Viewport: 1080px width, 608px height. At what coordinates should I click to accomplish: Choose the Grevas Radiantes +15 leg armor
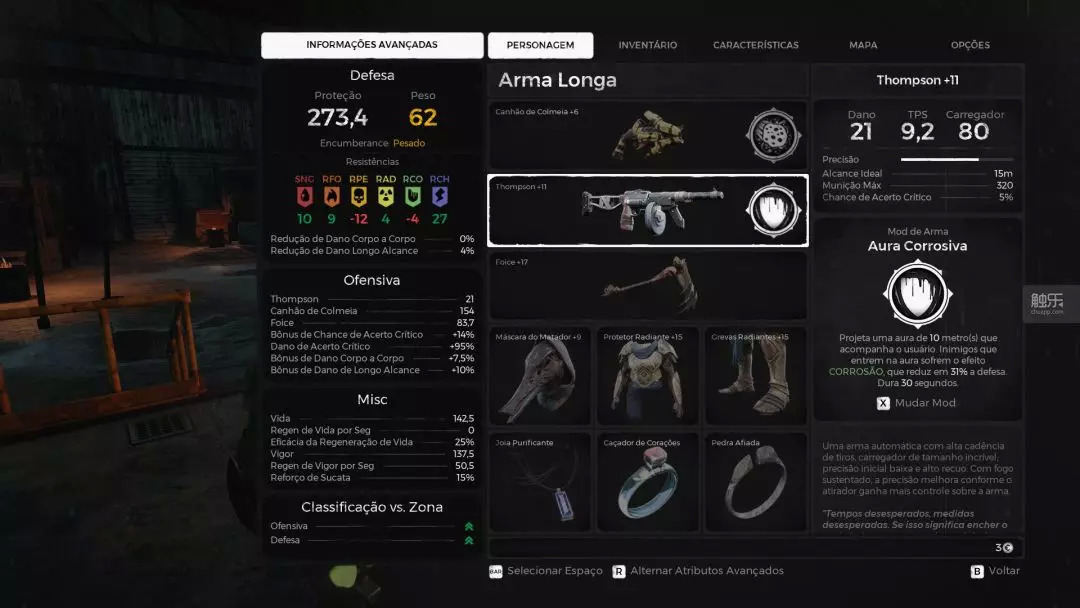point(755,376)
